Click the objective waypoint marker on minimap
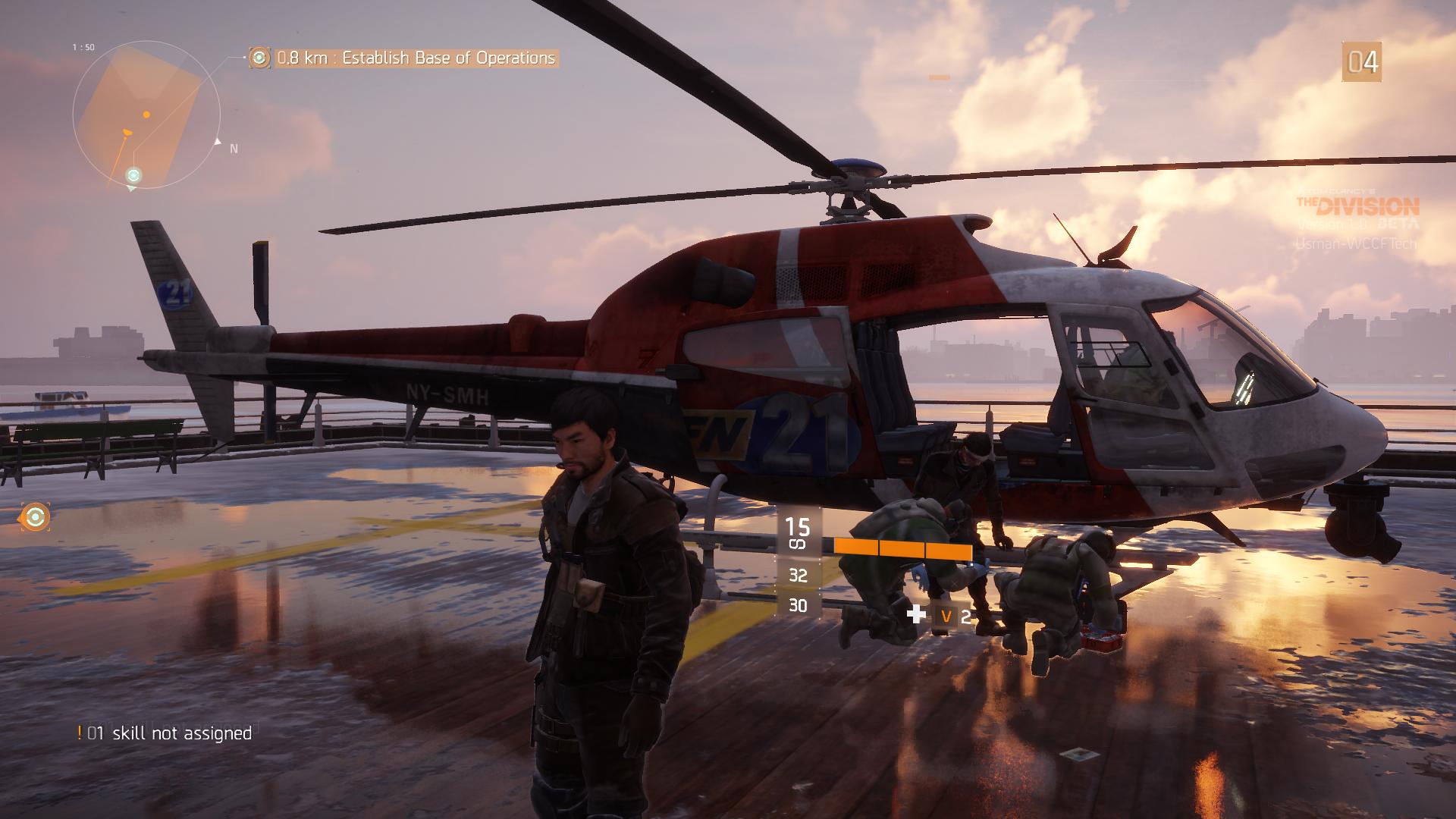The height and width of the screenshot is (819, 1456). pyautogui.click(x=133, y=176)
